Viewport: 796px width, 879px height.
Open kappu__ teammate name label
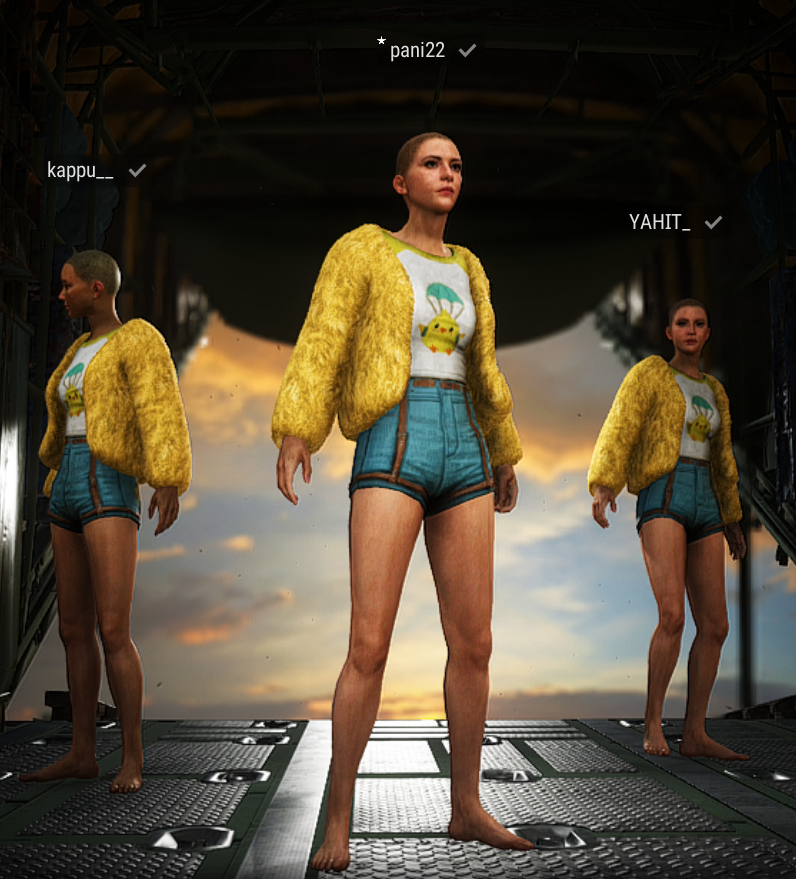click(80, 171)
